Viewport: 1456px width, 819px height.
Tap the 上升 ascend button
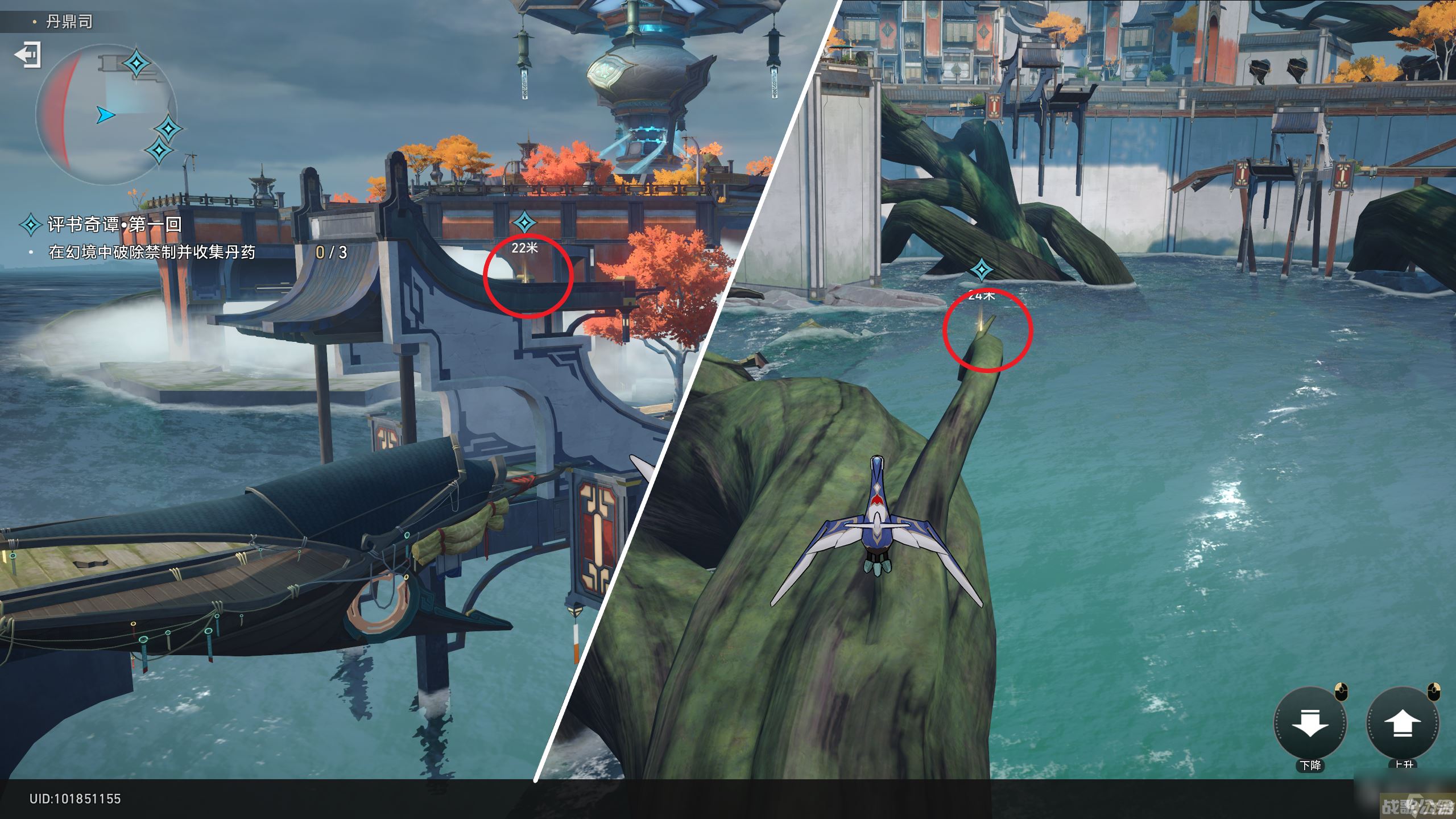1403,723
